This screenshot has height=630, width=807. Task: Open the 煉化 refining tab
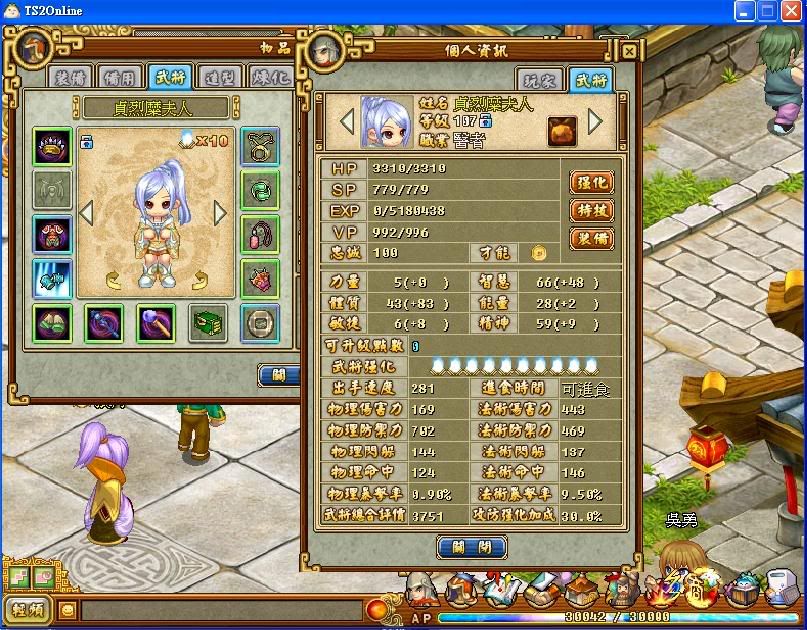click(x=269, y=76)
